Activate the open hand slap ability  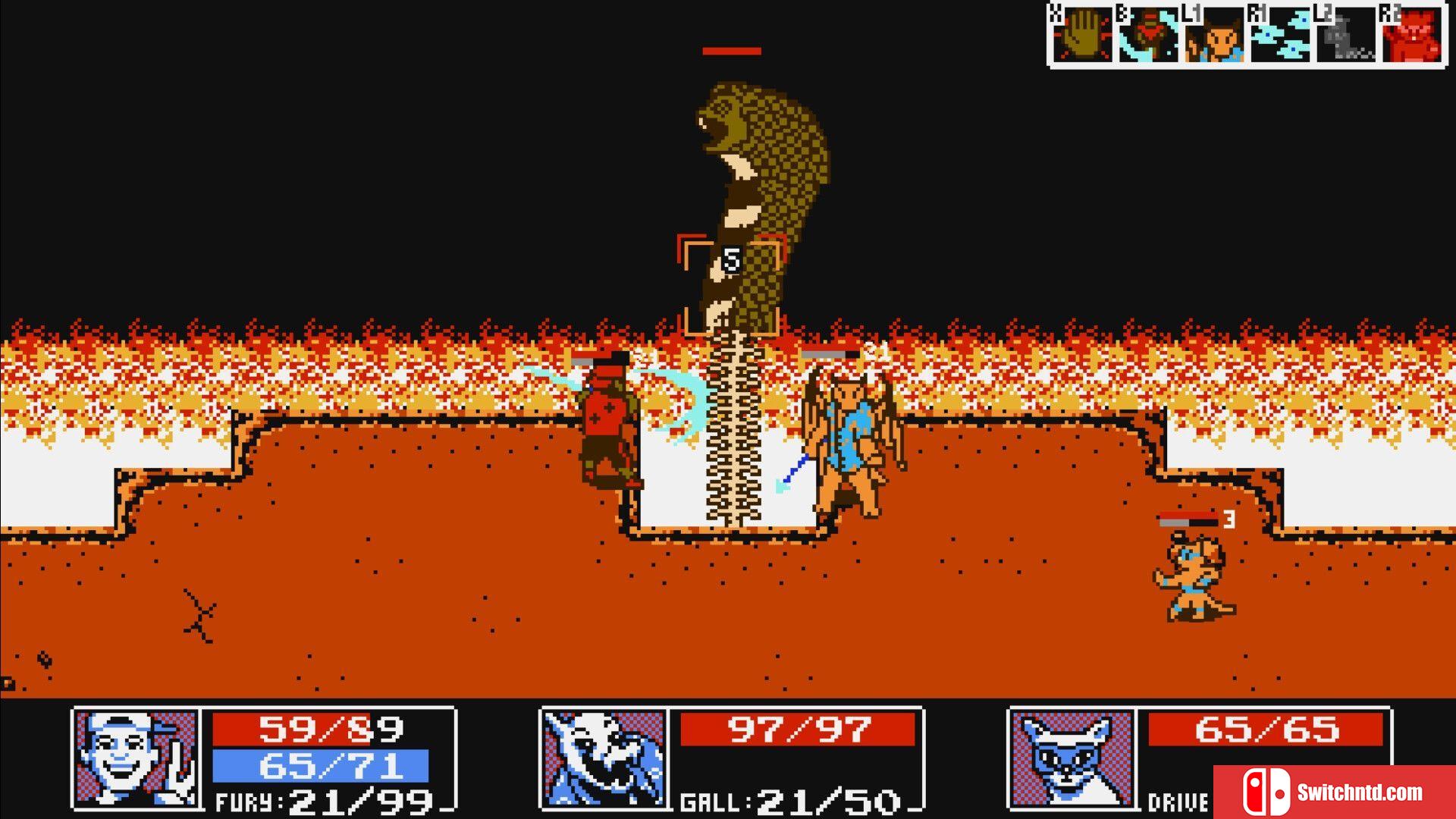[x=1083, y=36]
